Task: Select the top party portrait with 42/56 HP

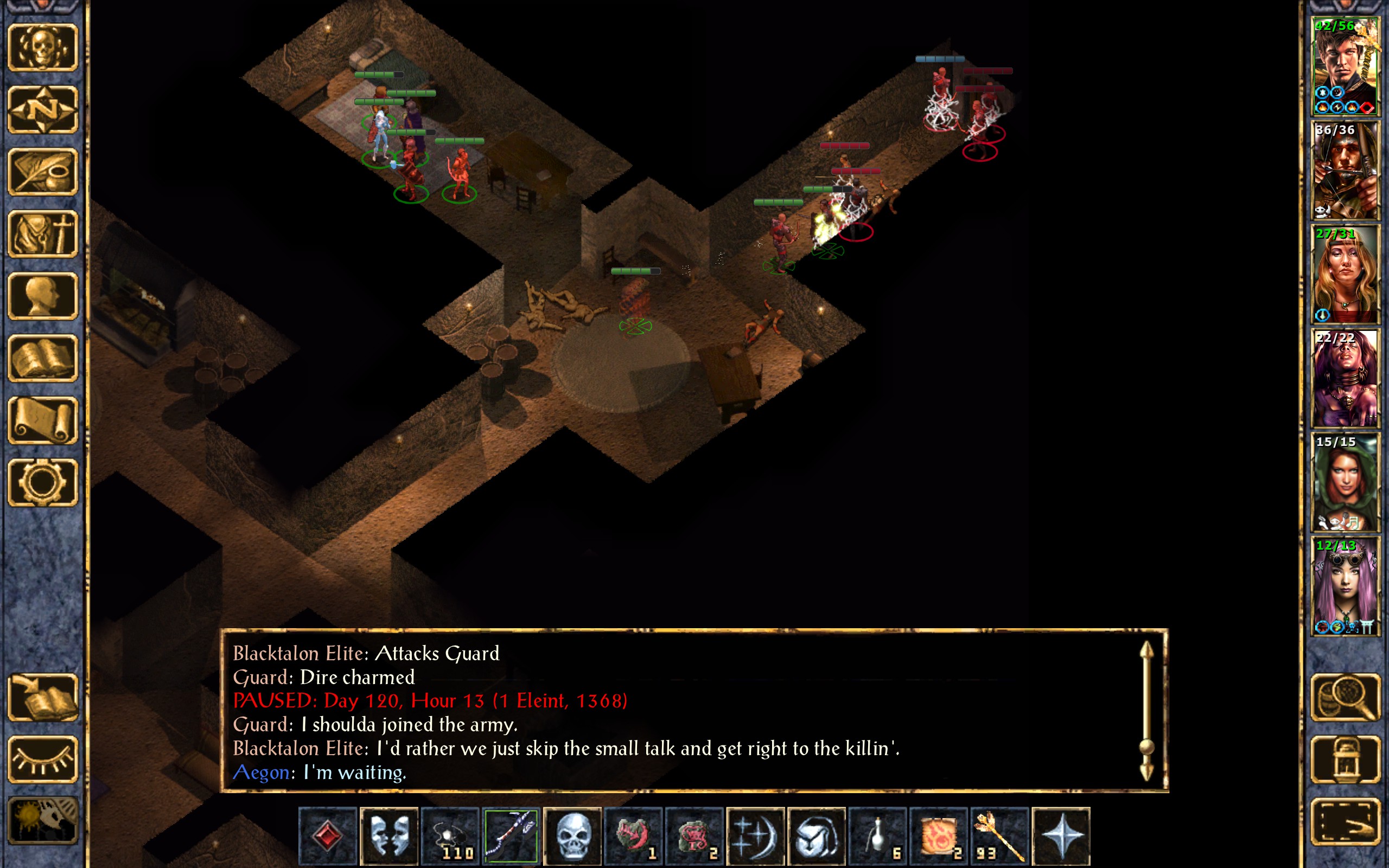Action: pos(1345,67)
